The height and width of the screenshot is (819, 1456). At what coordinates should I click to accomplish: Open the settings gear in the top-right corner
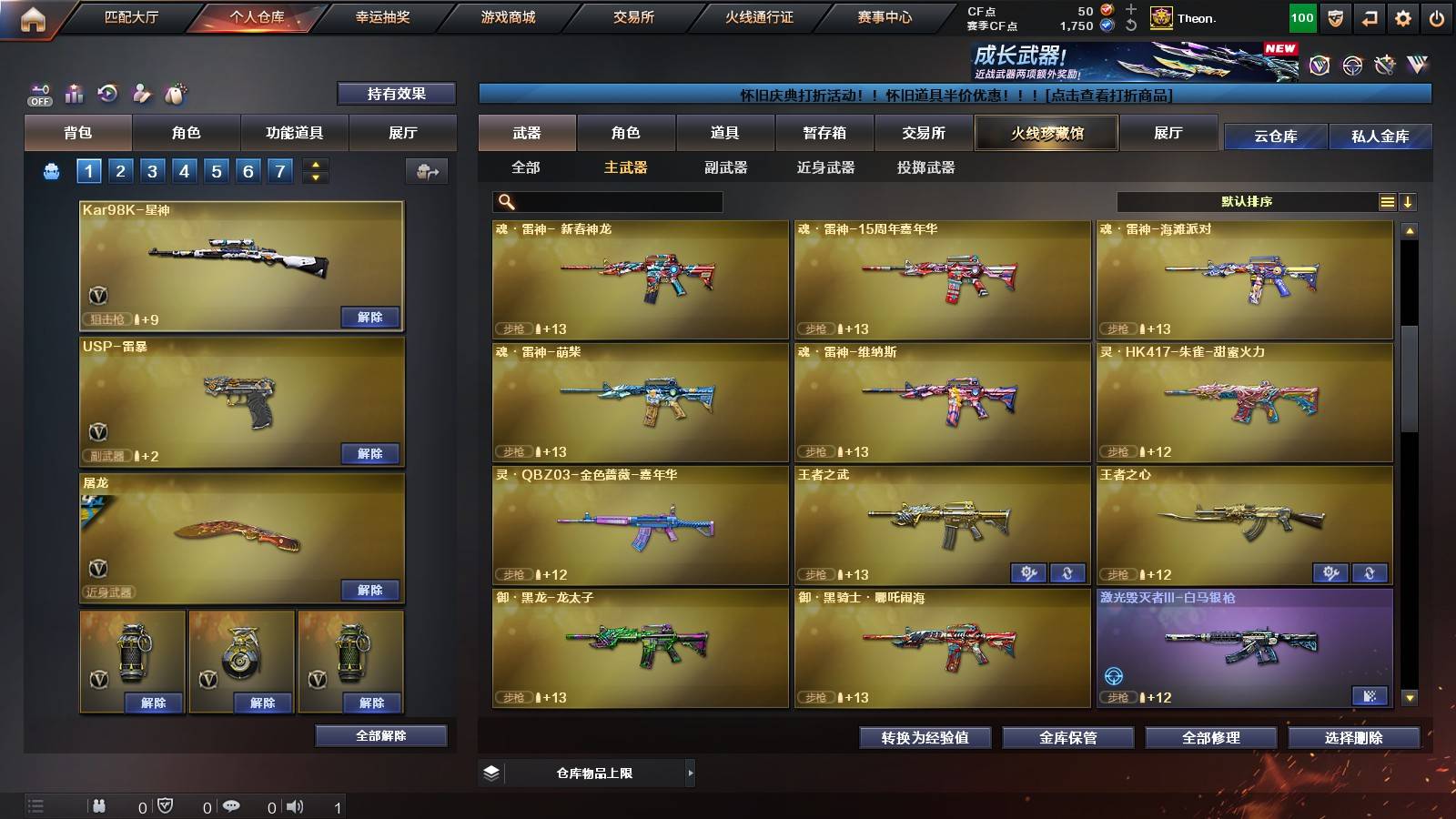click(x=1402, y=17)
